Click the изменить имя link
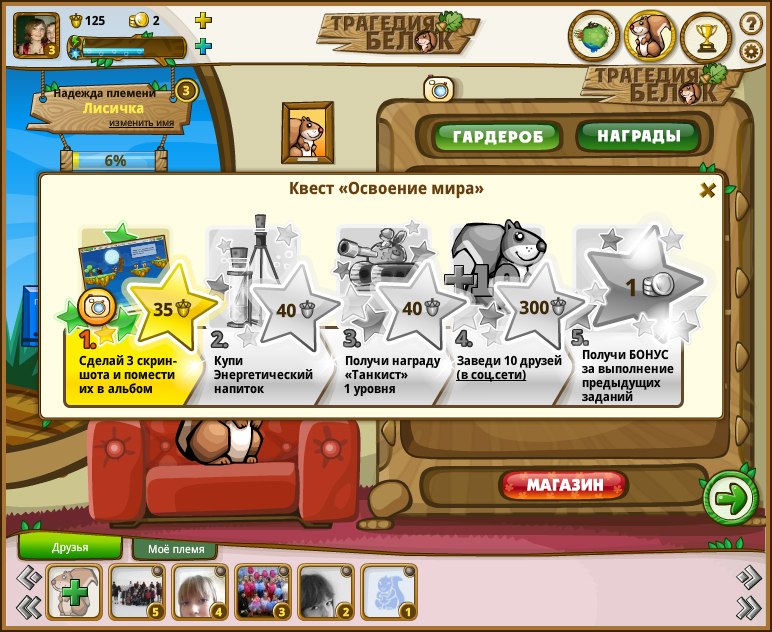This screenshot has height=632, width=772. pos(141,123)
